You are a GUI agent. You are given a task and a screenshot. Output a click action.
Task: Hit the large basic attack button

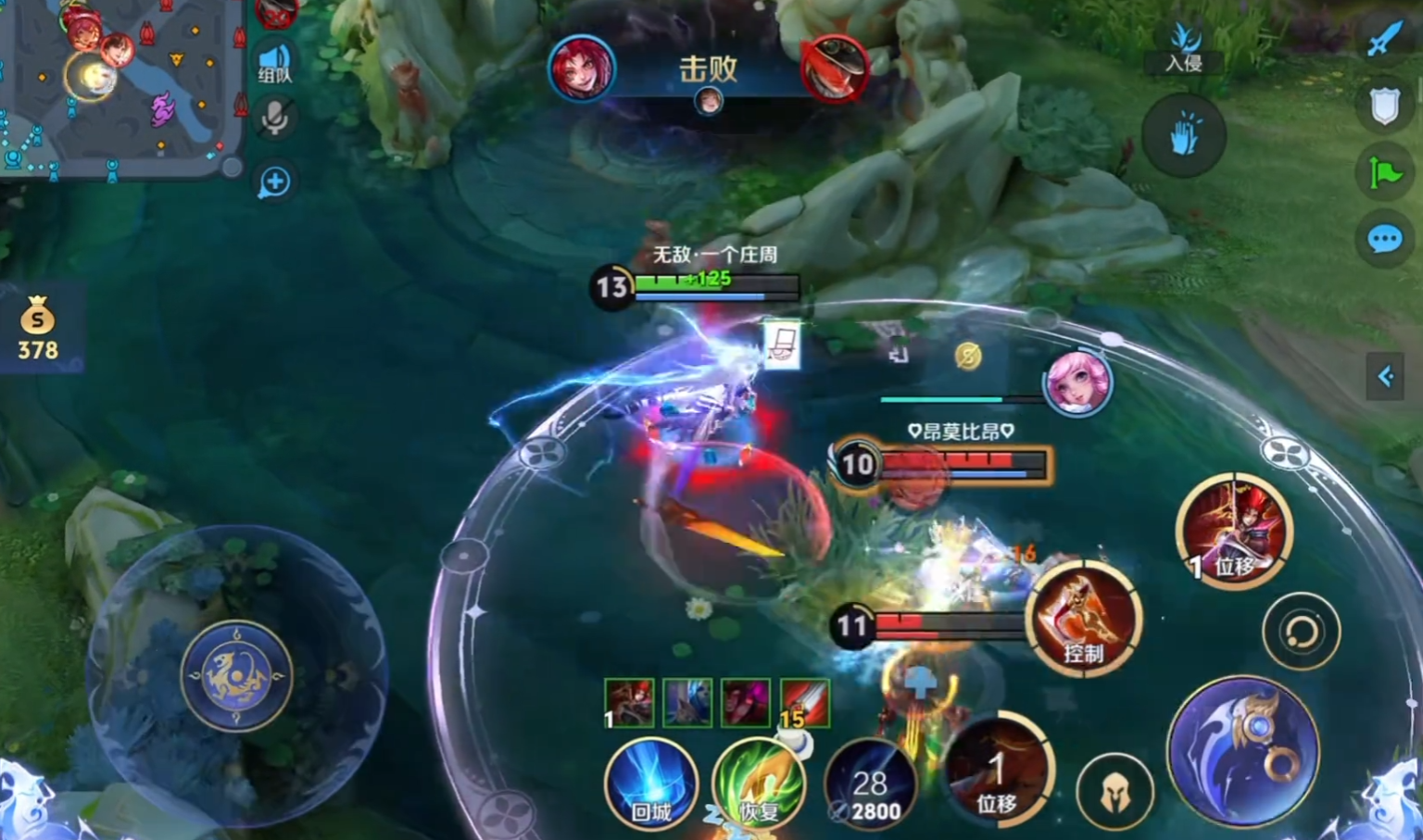[1242, 750]
